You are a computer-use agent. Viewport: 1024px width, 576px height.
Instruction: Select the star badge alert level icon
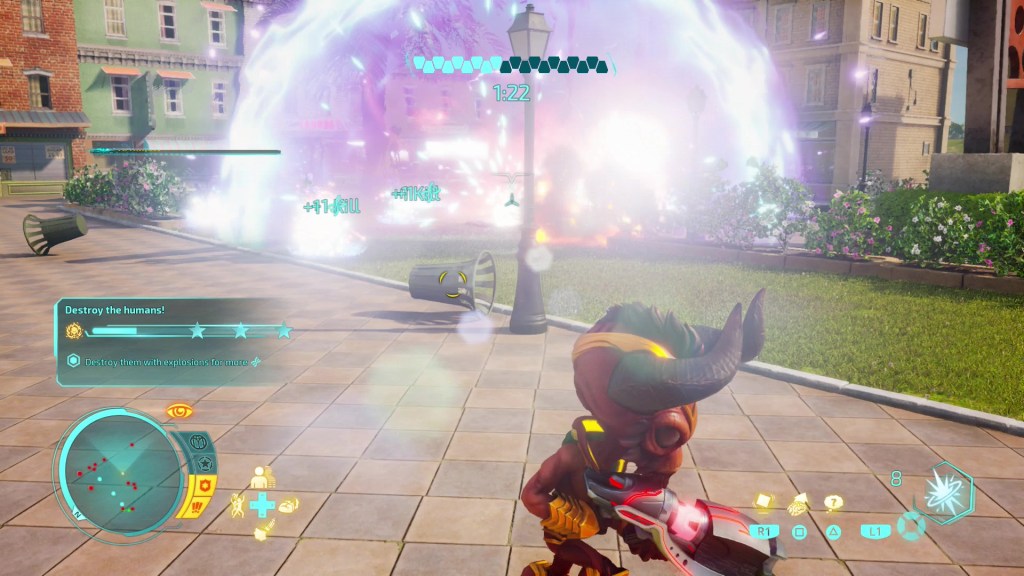205,464
